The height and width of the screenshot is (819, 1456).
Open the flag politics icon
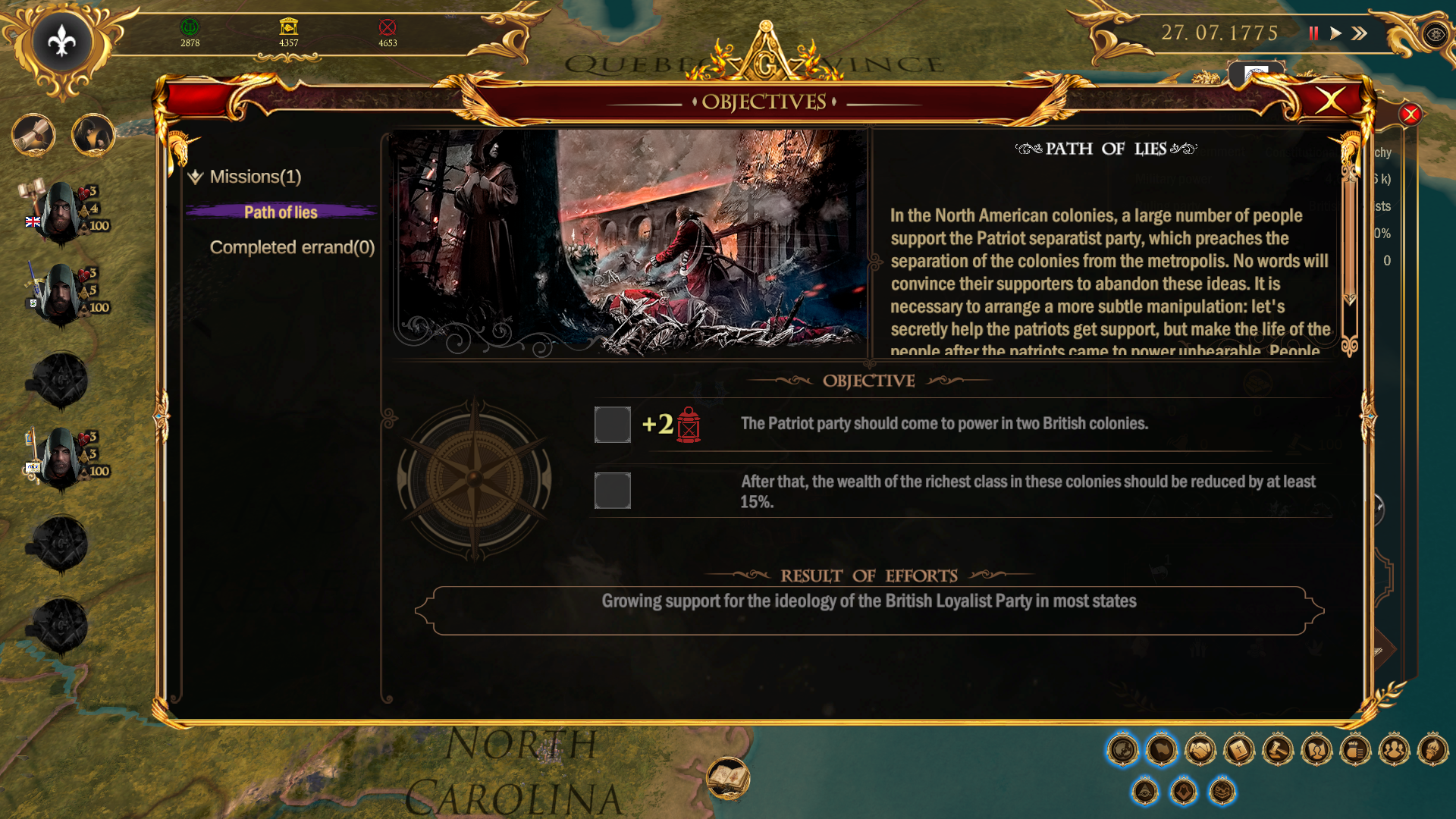[x=1161, y=749]
